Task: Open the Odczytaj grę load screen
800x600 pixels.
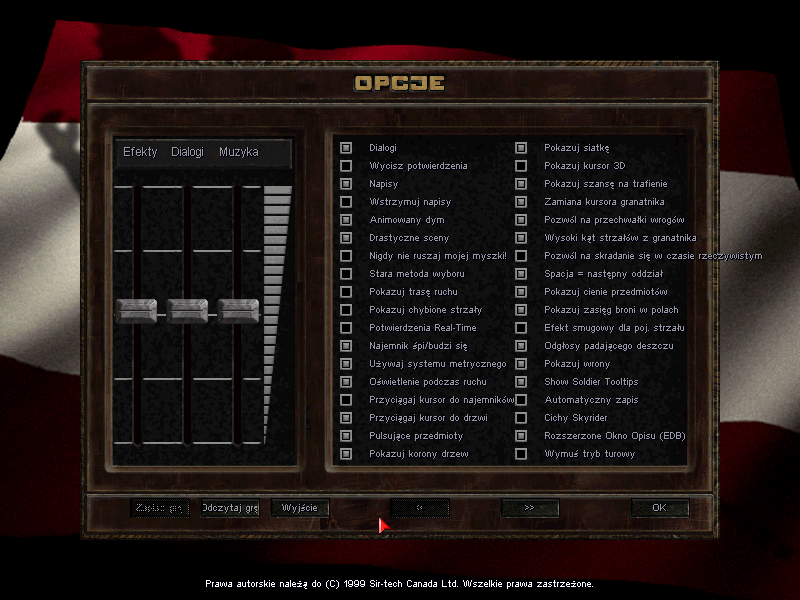Action: (230, 508)
